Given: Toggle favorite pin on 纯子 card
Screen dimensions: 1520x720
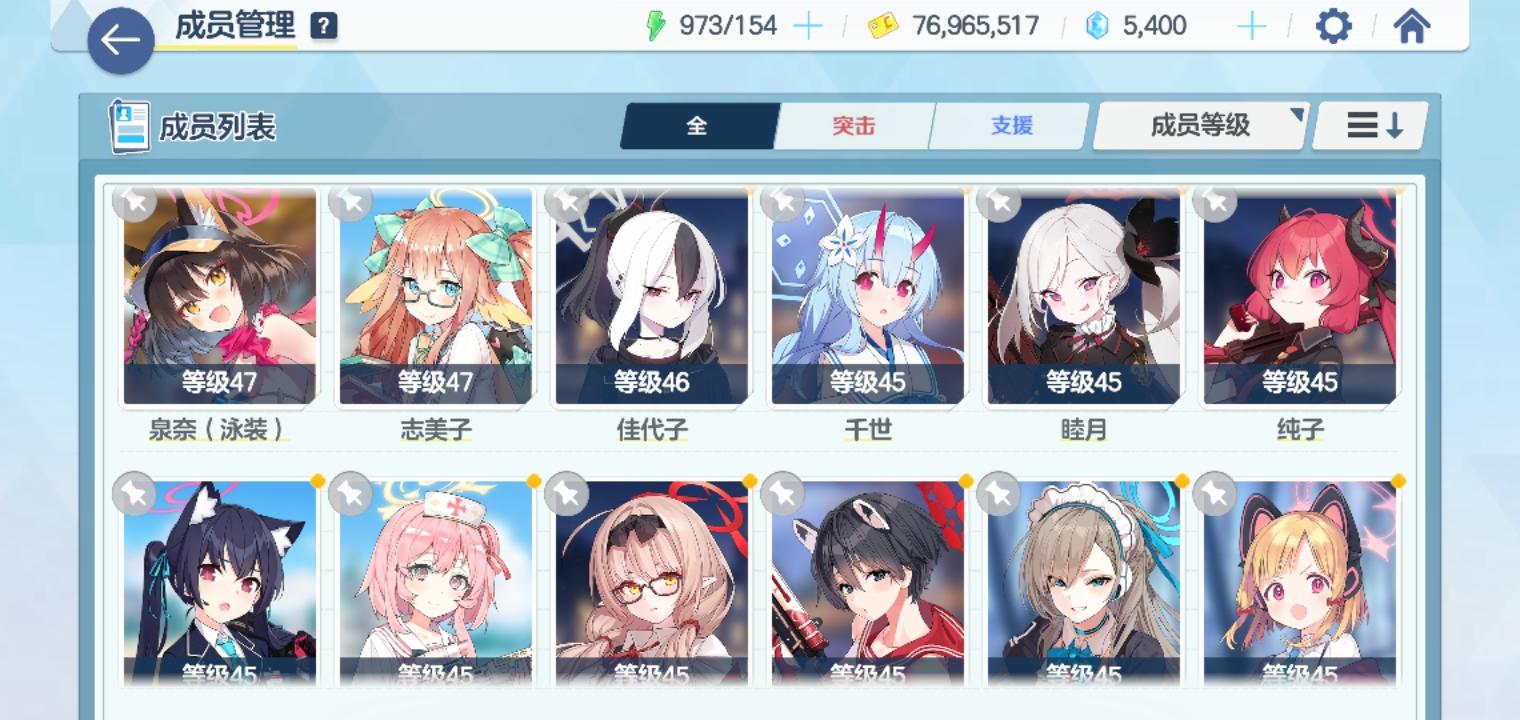Looking at the screenshot, I should (x=1215, y=201).
